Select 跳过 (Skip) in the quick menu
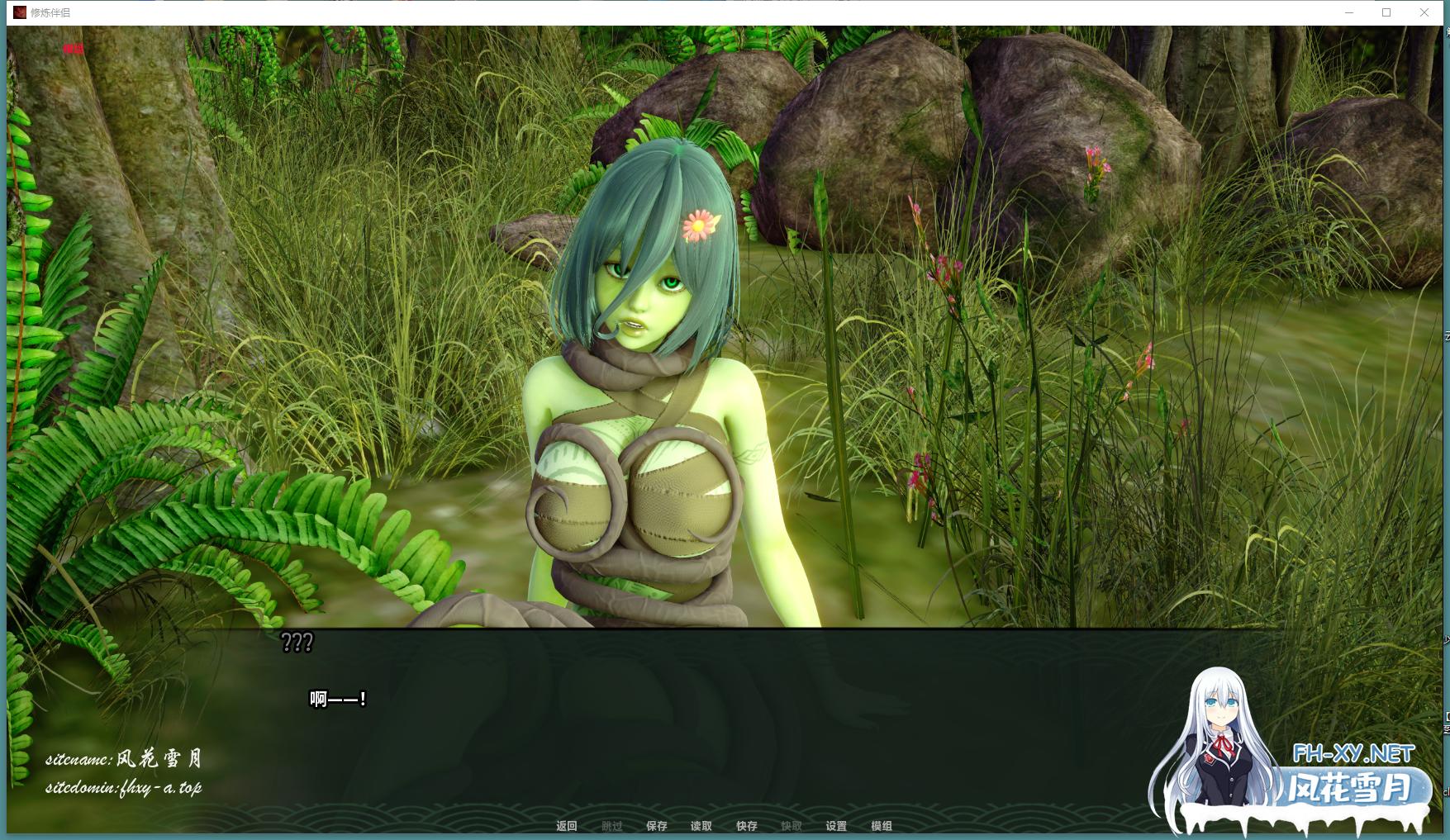Screen dimensions: 1450x840 coord(612,826)
